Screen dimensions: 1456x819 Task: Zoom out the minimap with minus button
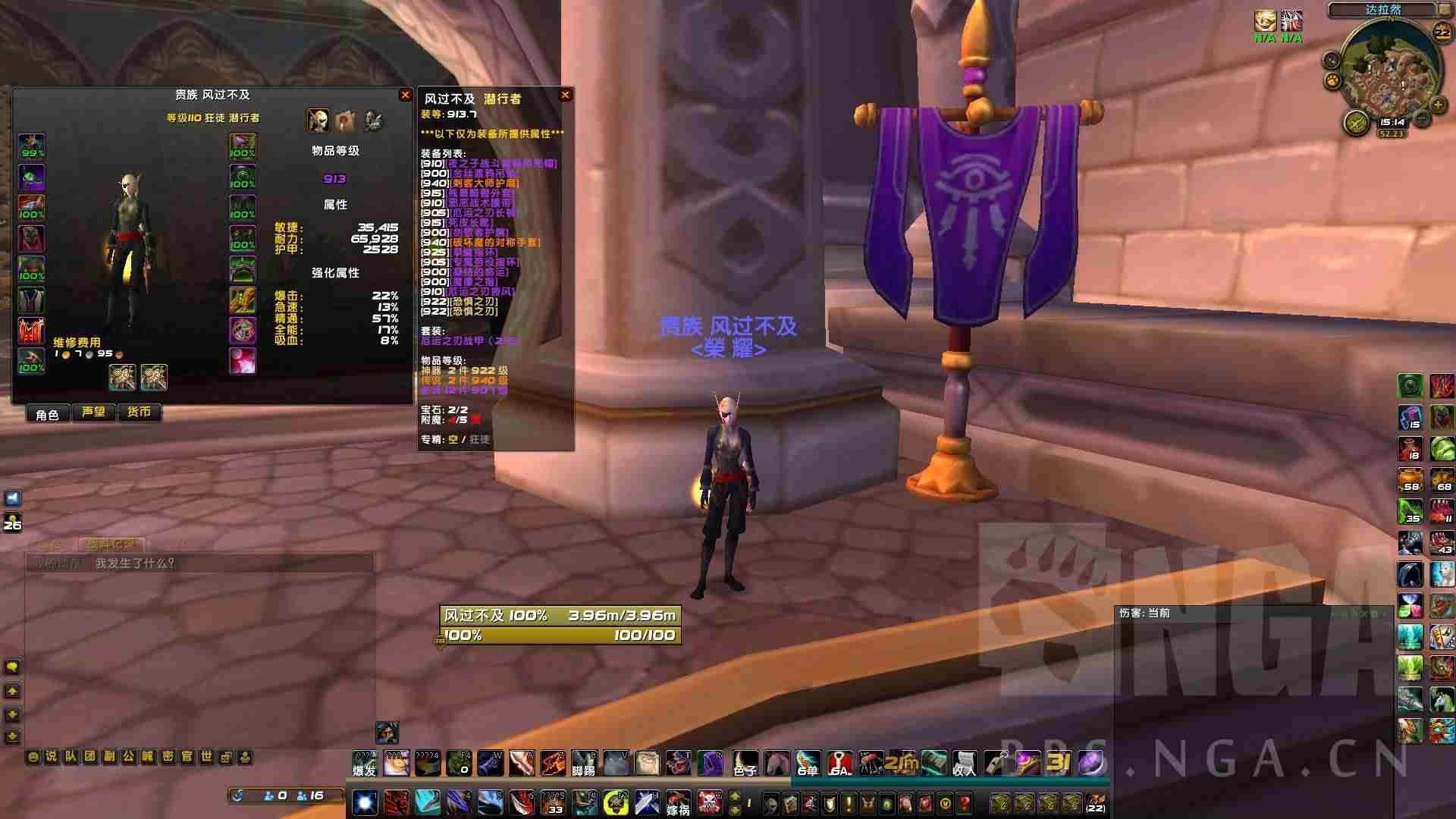pyautogui.click(x=1423, y=119)
